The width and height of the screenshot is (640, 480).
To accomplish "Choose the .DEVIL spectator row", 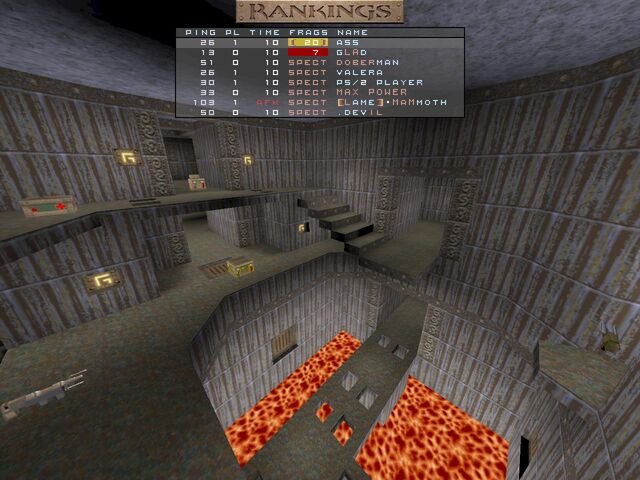I will pyautogui.click(x=320, y=112).
